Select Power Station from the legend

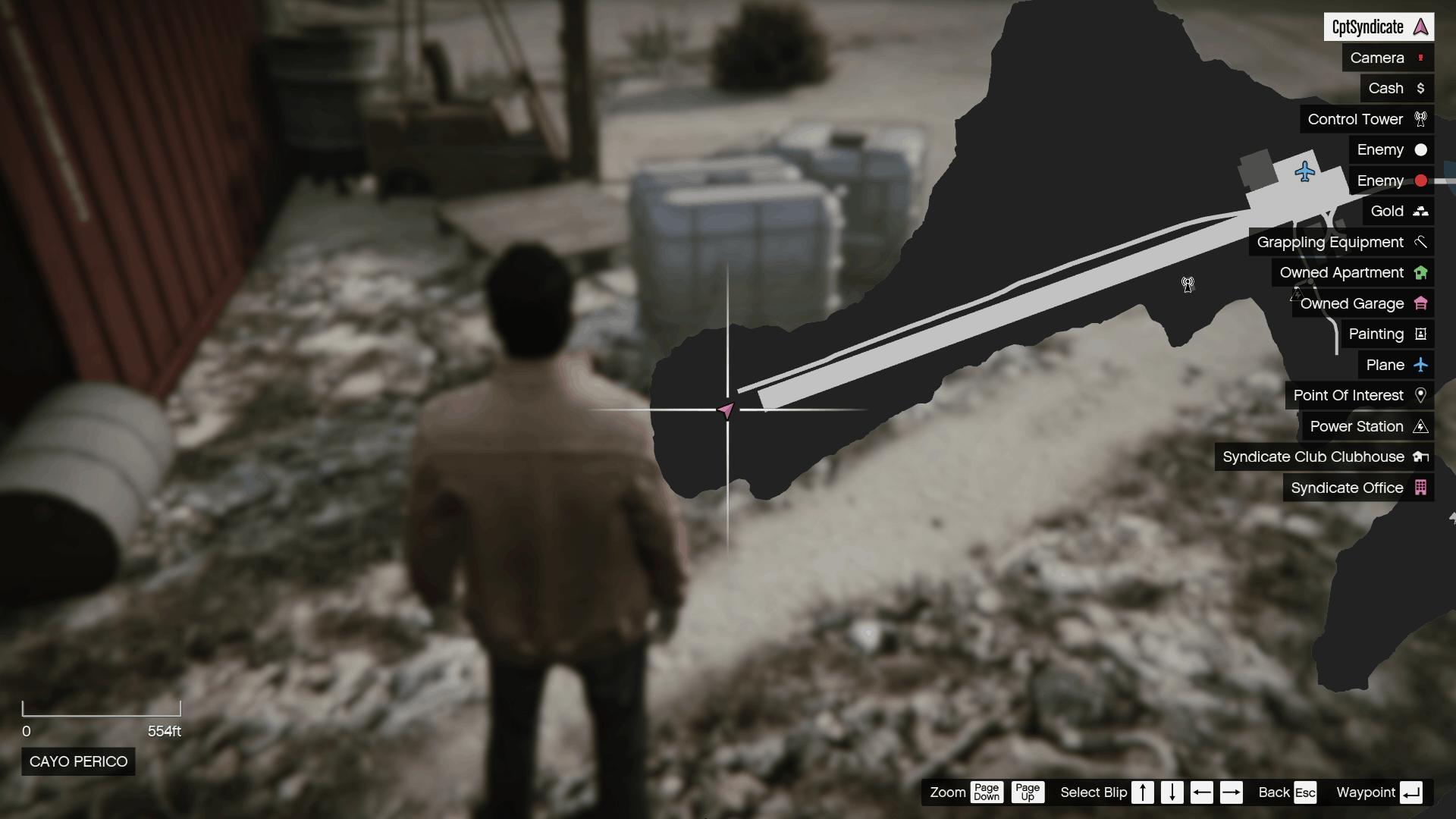coord(1367,426)
